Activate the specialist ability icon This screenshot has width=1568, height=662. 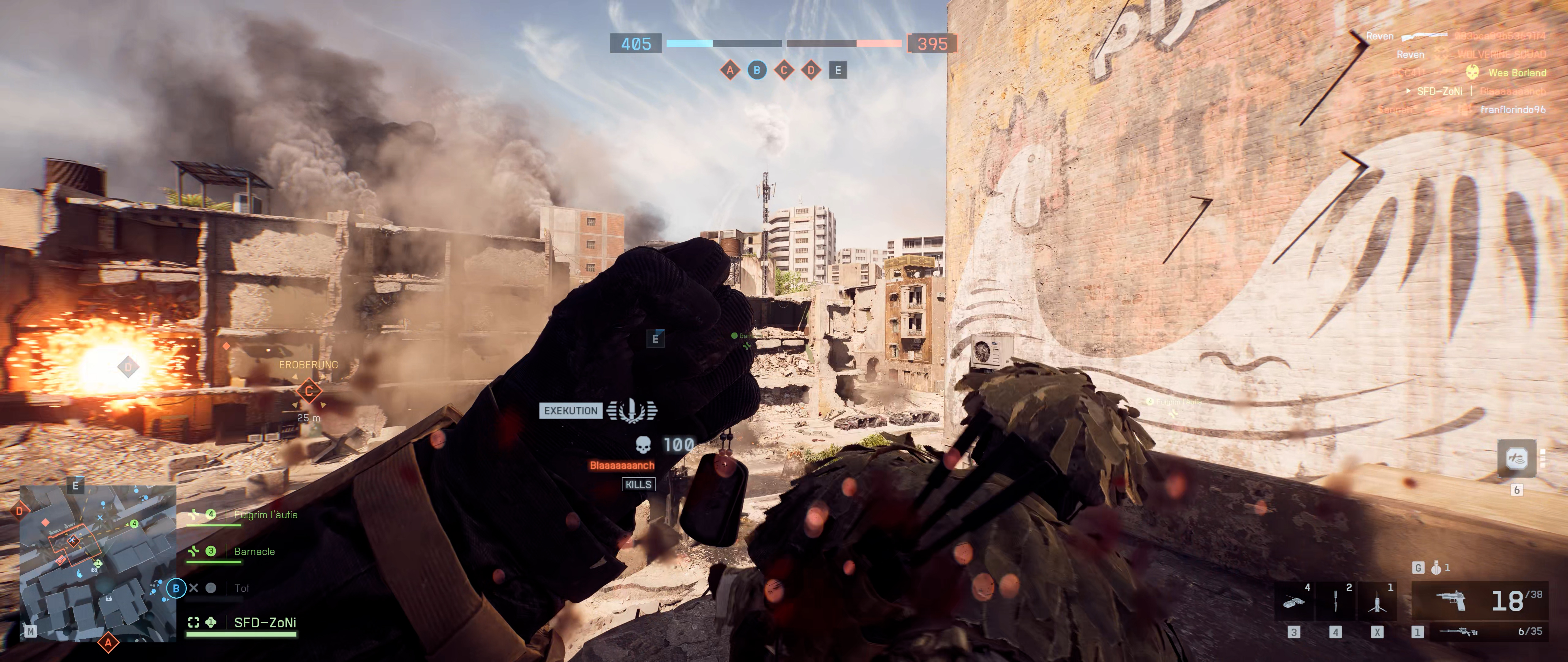tap(1516, 458)
